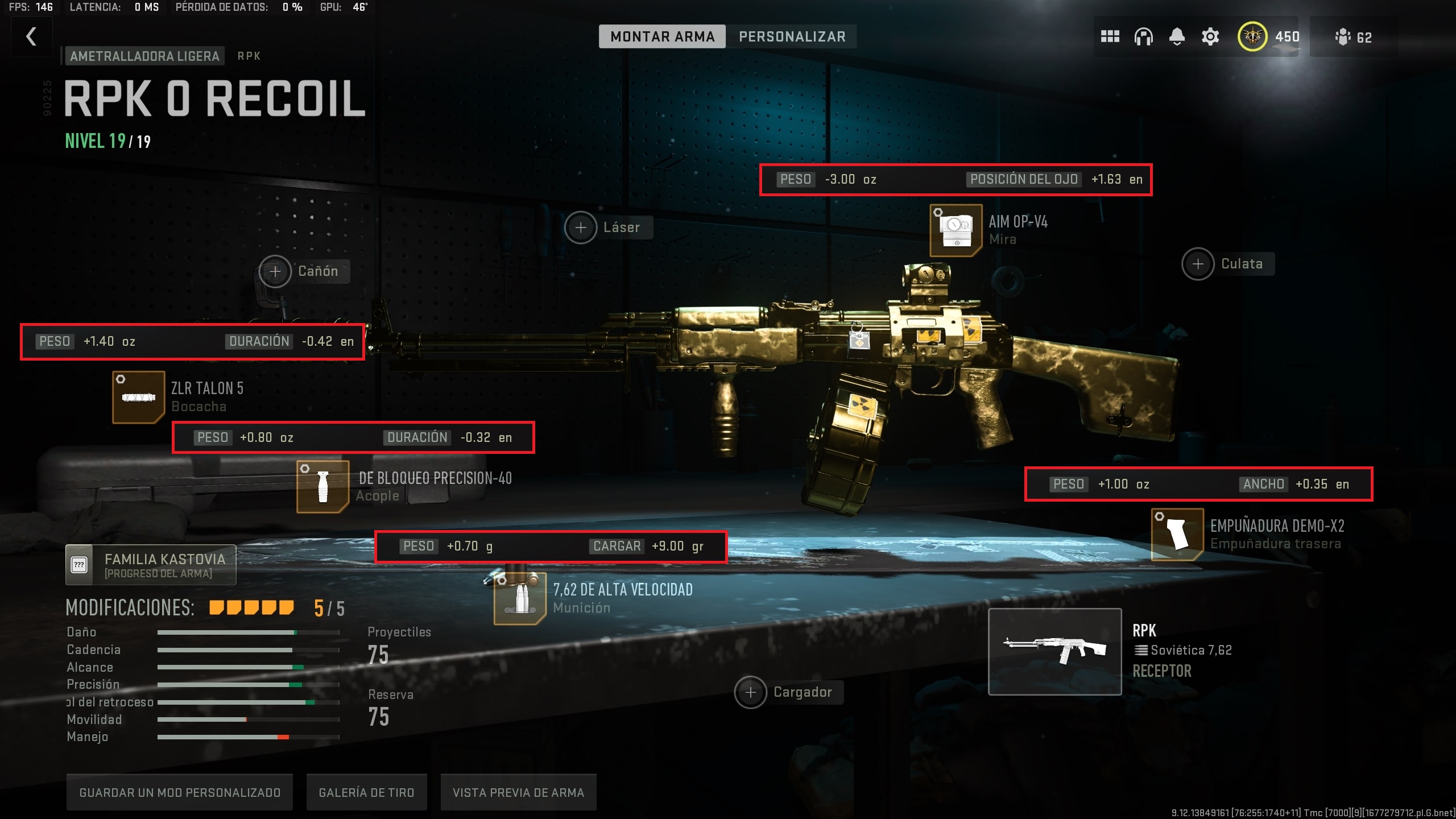The height and width of the screenshot is (819, 1456).
Task: Open settings with the gear icon
Action: click(1210, 37)
